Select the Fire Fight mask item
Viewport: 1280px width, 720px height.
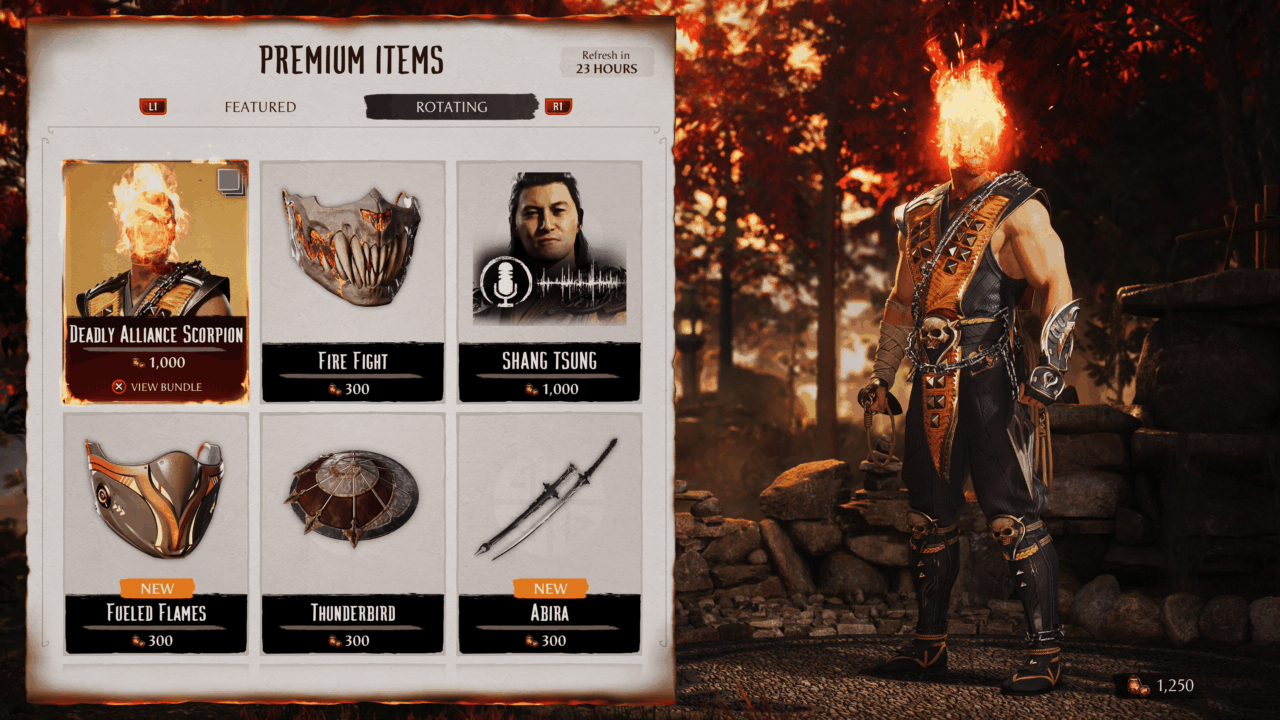click(352, 281)
